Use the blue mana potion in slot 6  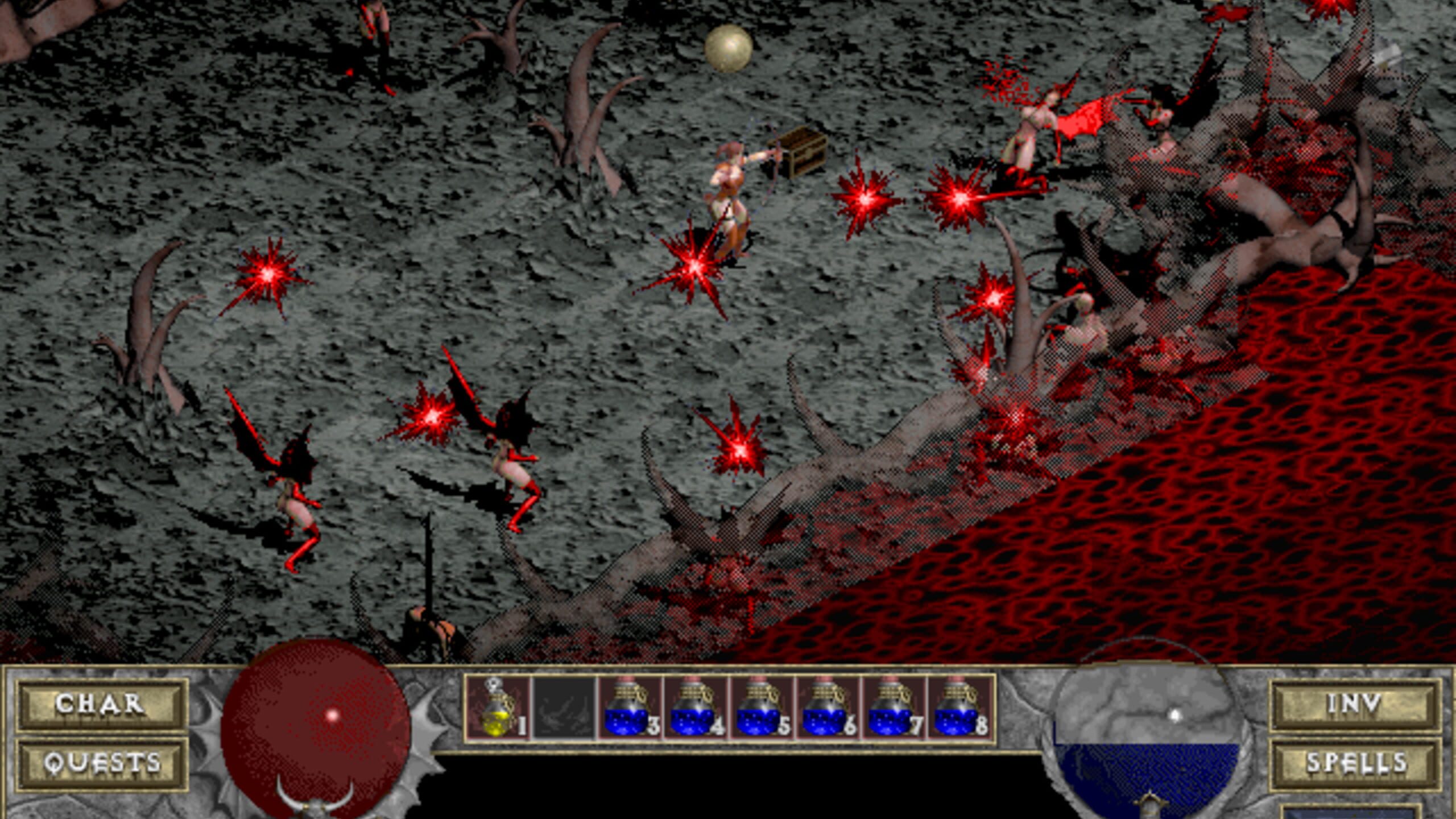828,709
